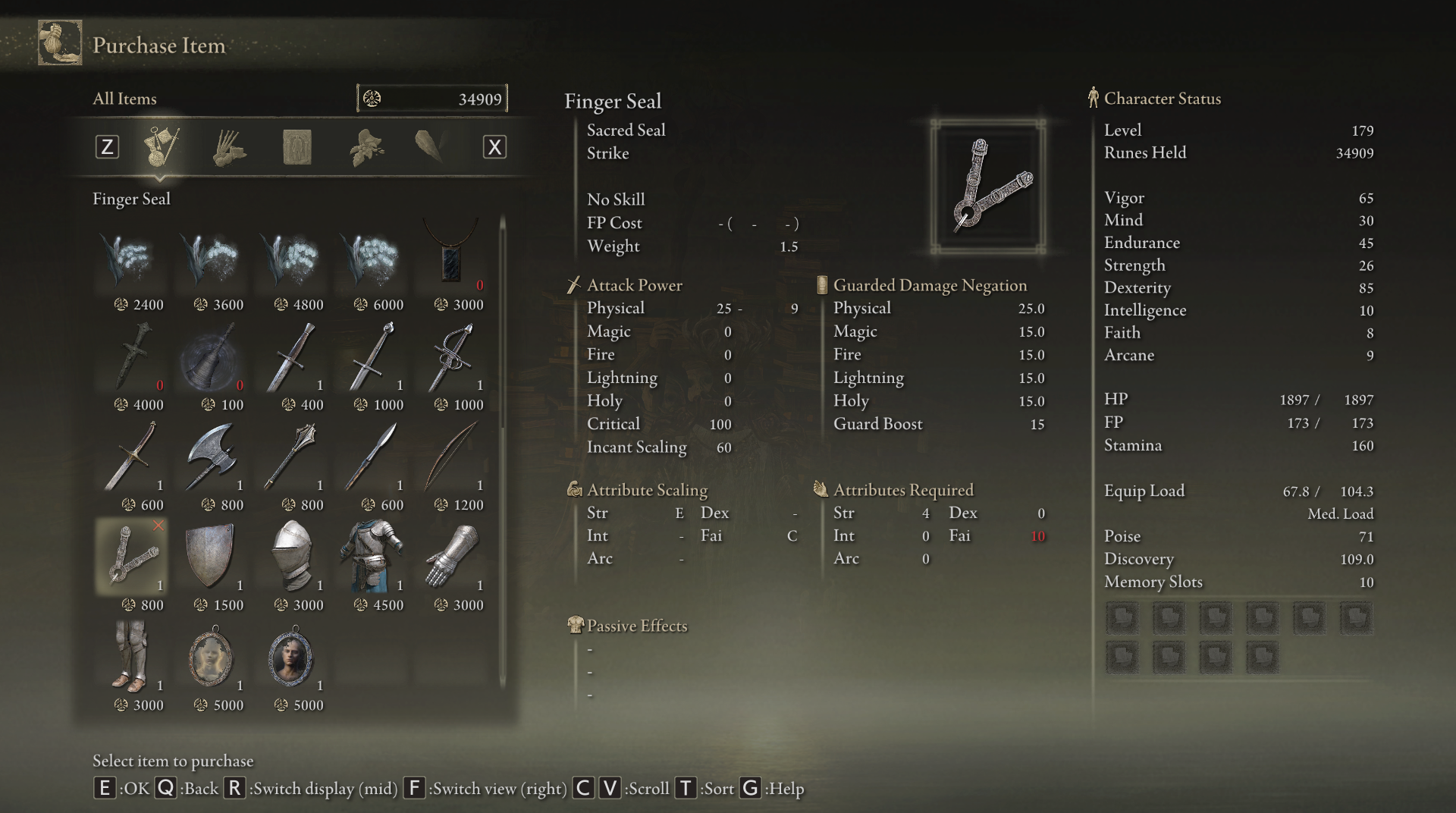Pick the sold-out stone pendant necklace
The height and width of the screenshot is (813, 1456).
point(452,260)
